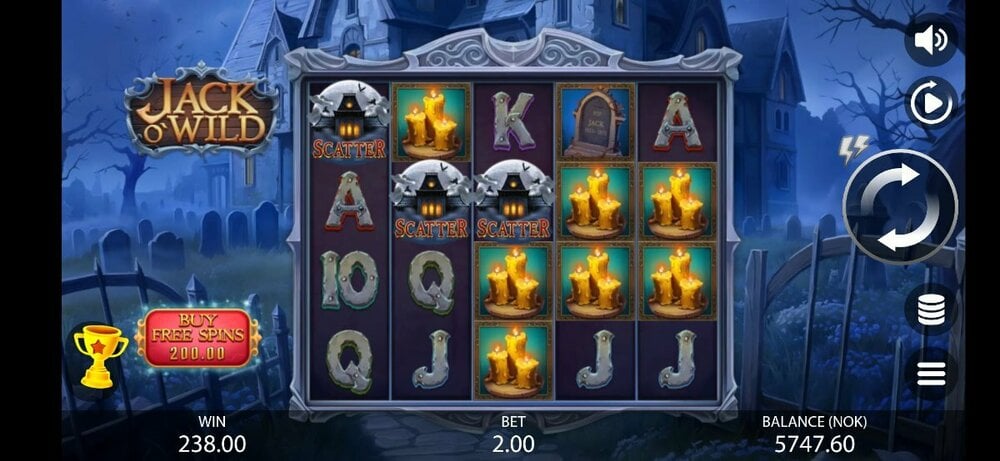Image resolution: width=1000 pixels, height=461 pixels.
Task: Open the hamburger menu
Action: [931, 374]
